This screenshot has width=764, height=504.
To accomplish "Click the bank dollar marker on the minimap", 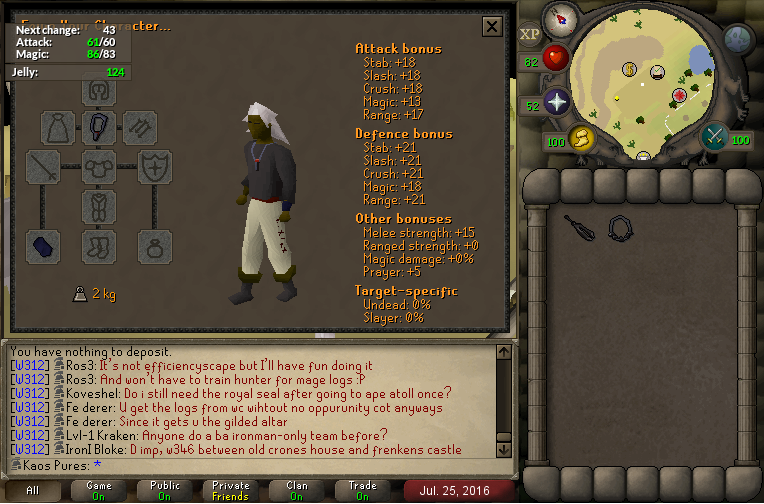I will pyautogui.click(x=630, y=69).
